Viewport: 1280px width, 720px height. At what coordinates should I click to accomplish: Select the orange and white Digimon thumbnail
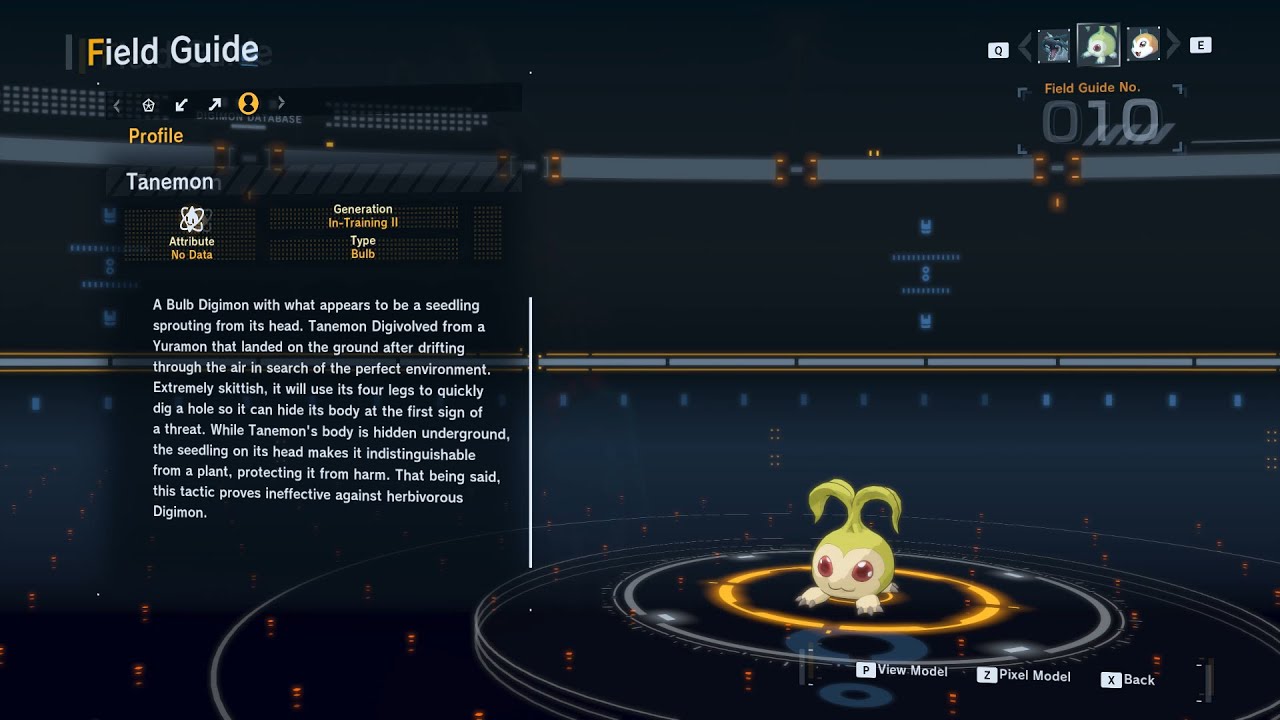[x=1143, y=45]
